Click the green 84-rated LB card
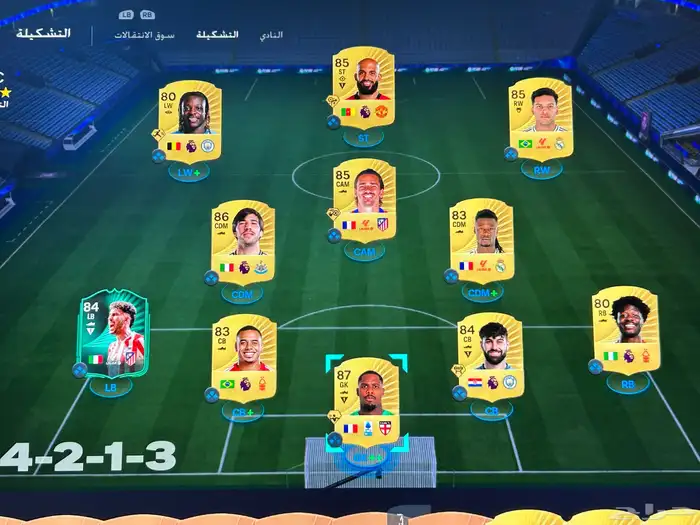The width and height of the screenshot is (700, 525). point(112,333)
